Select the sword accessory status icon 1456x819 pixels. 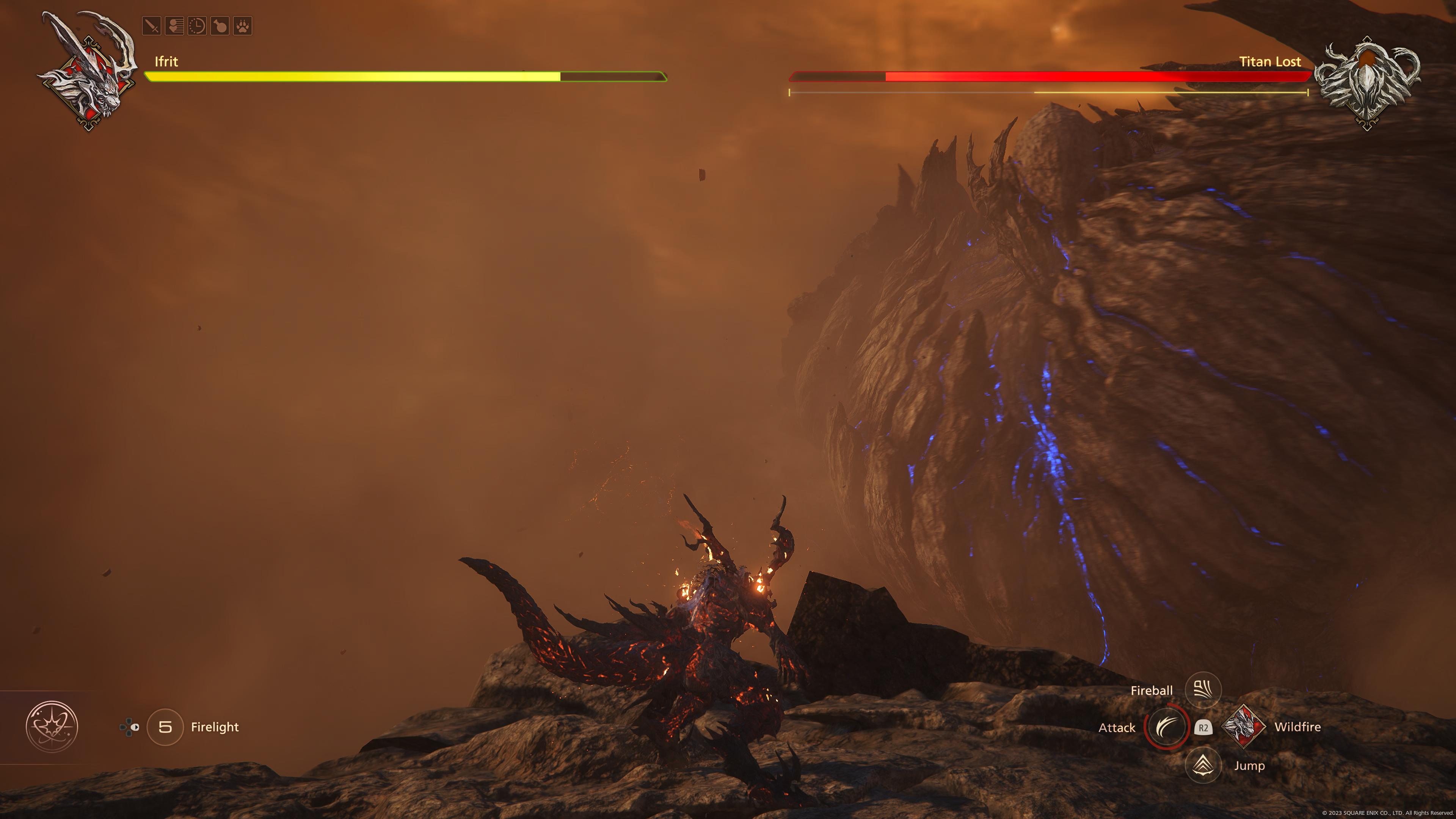pyautogui.click(x=152, y=26)
